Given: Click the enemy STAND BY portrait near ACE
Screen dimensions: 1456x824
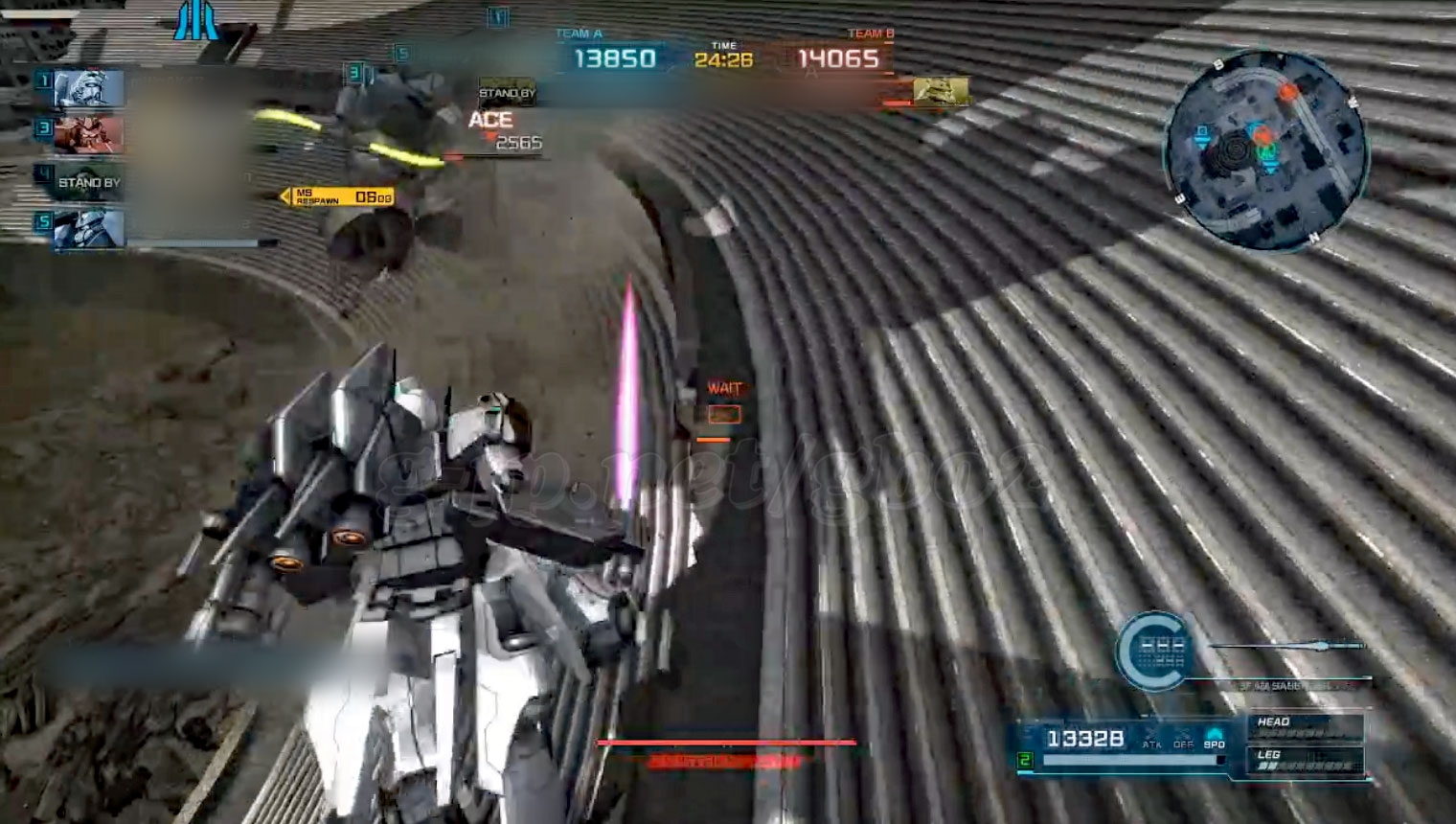Looking at the screenshot, I should pyautogui.click(x=507, y=92).
